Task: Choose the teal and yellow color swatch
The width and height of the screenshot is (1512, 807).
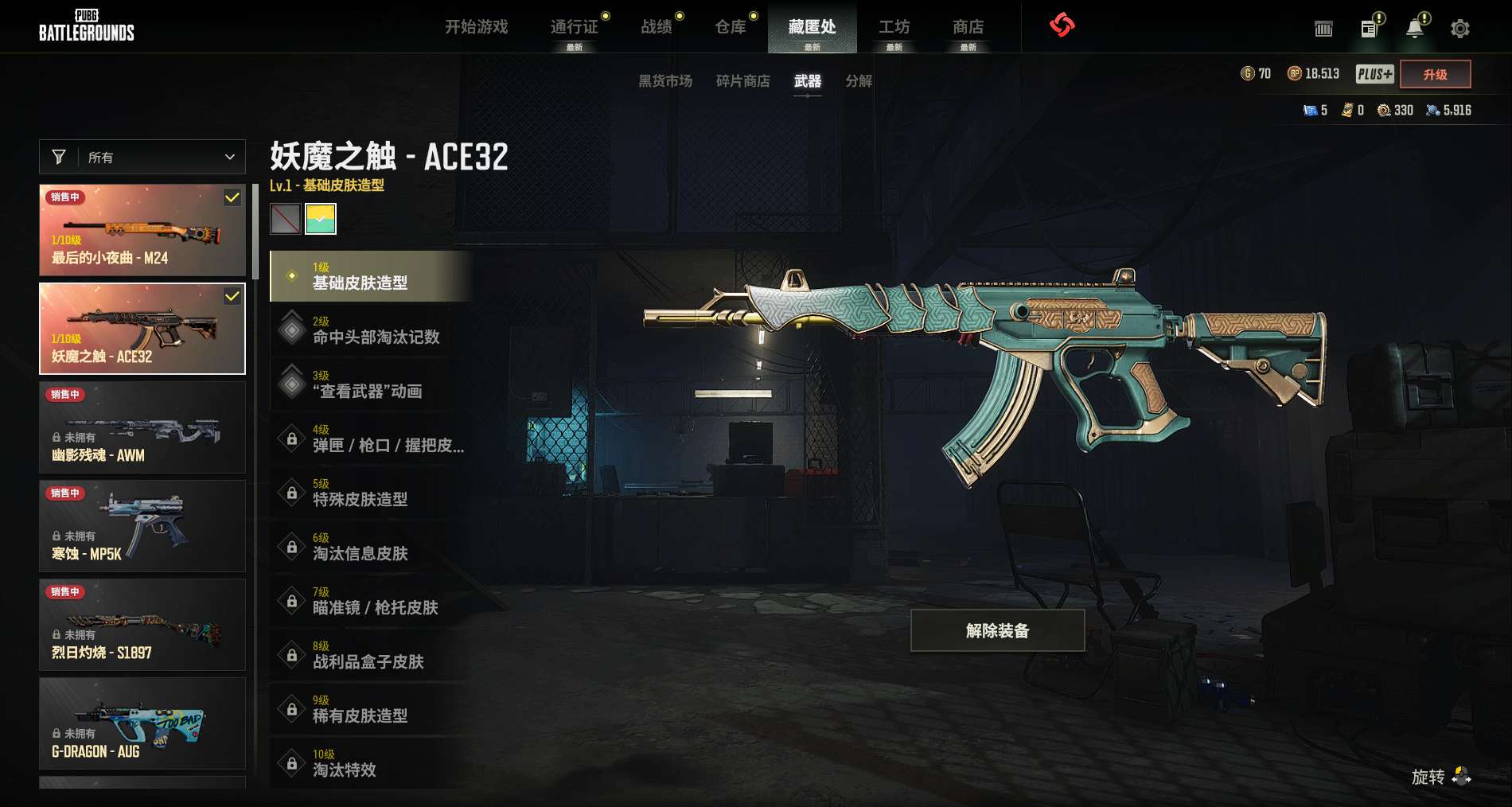Action: 321,219
